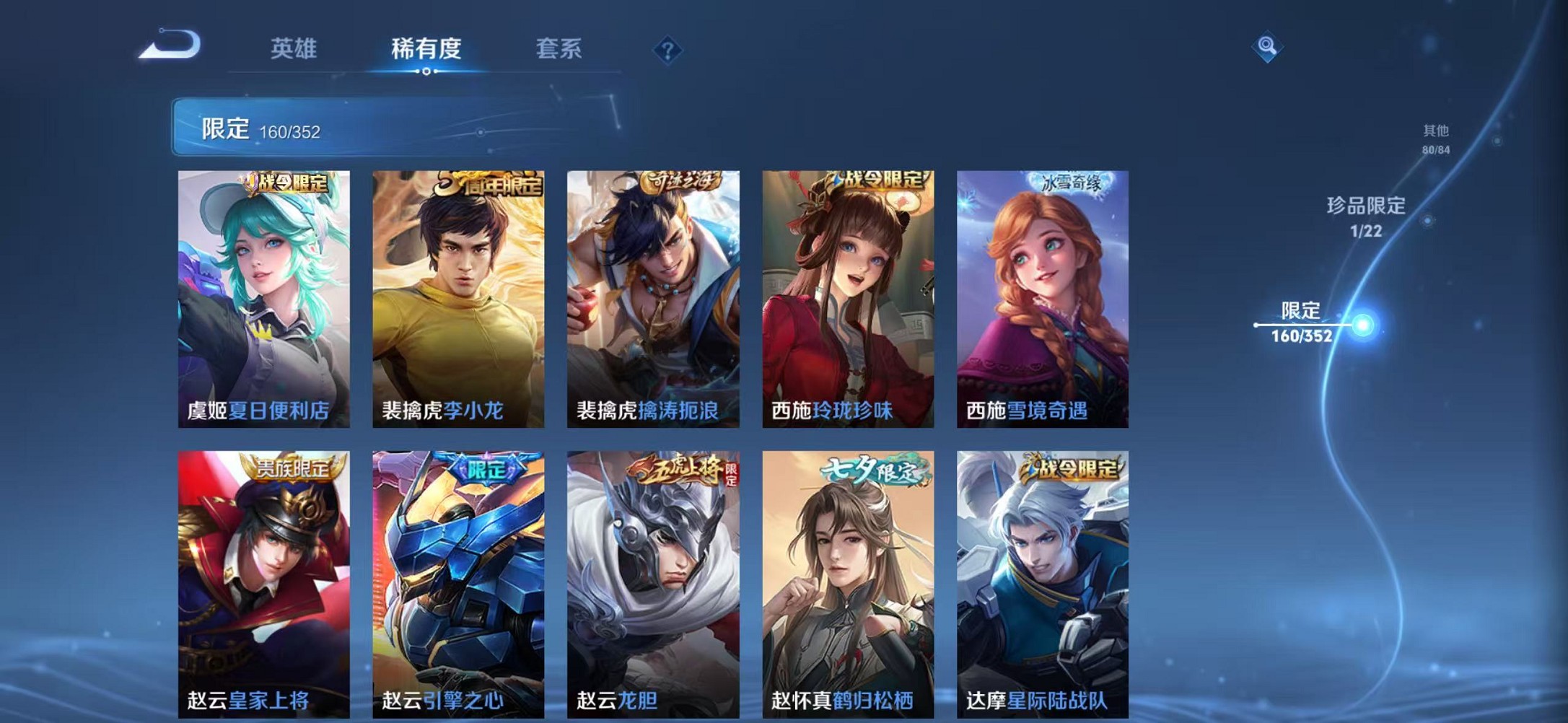Open the question mark help icon

(667, 49)
